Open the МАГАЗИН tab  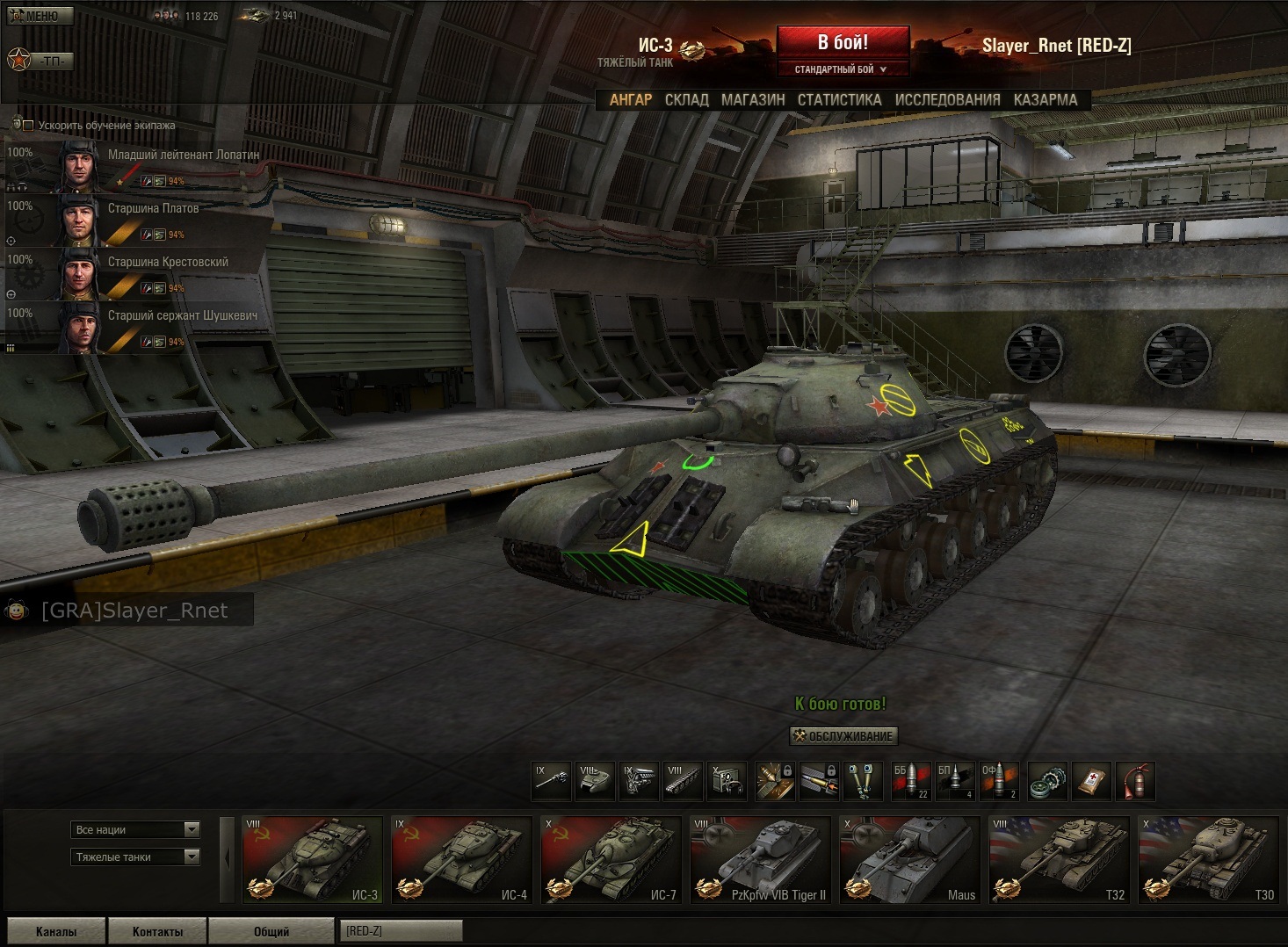click(x=753, y=100)
